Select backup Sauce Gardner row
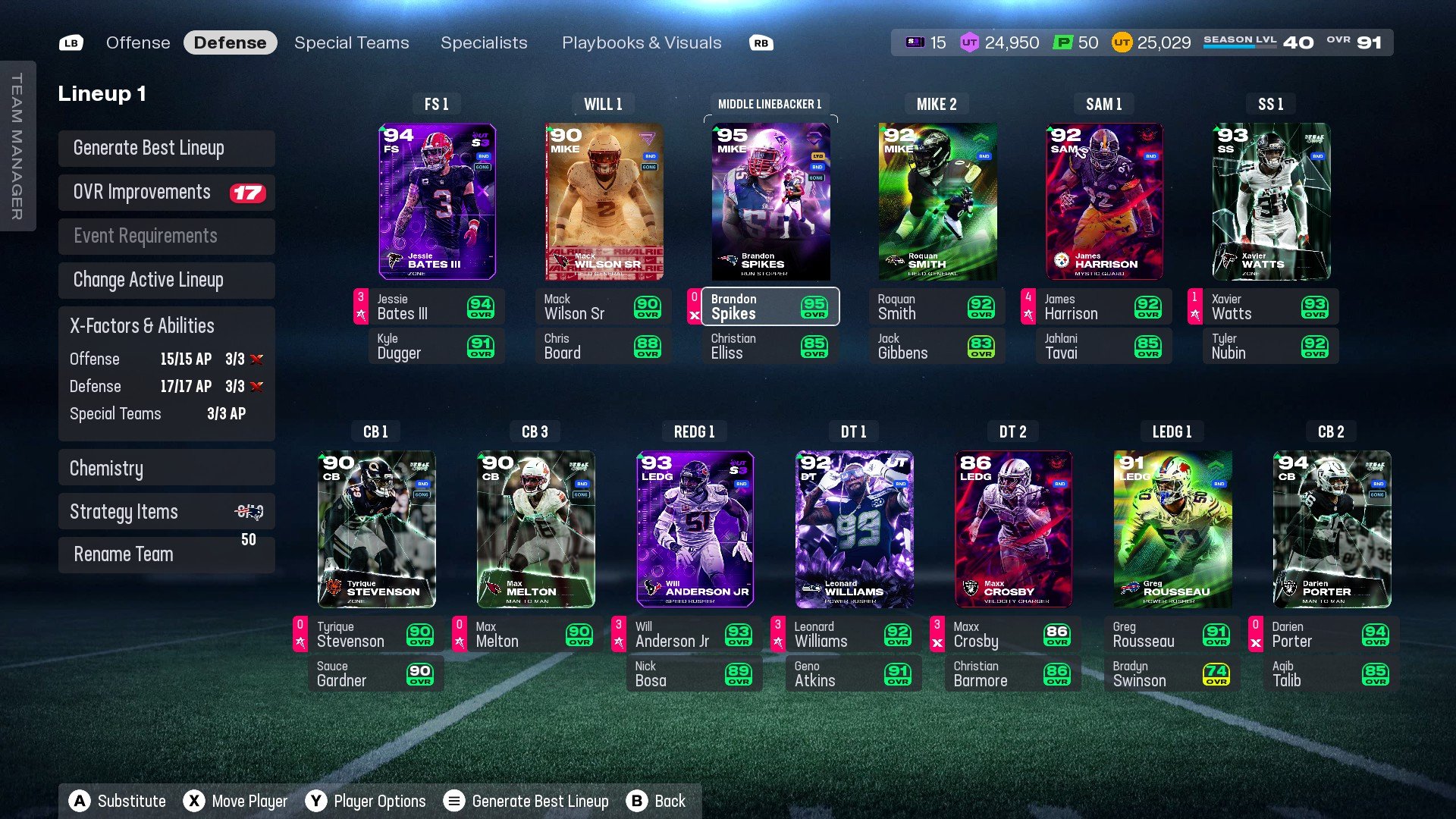The width and height of the screenshot is (1456, 819). tap(376, 673)
